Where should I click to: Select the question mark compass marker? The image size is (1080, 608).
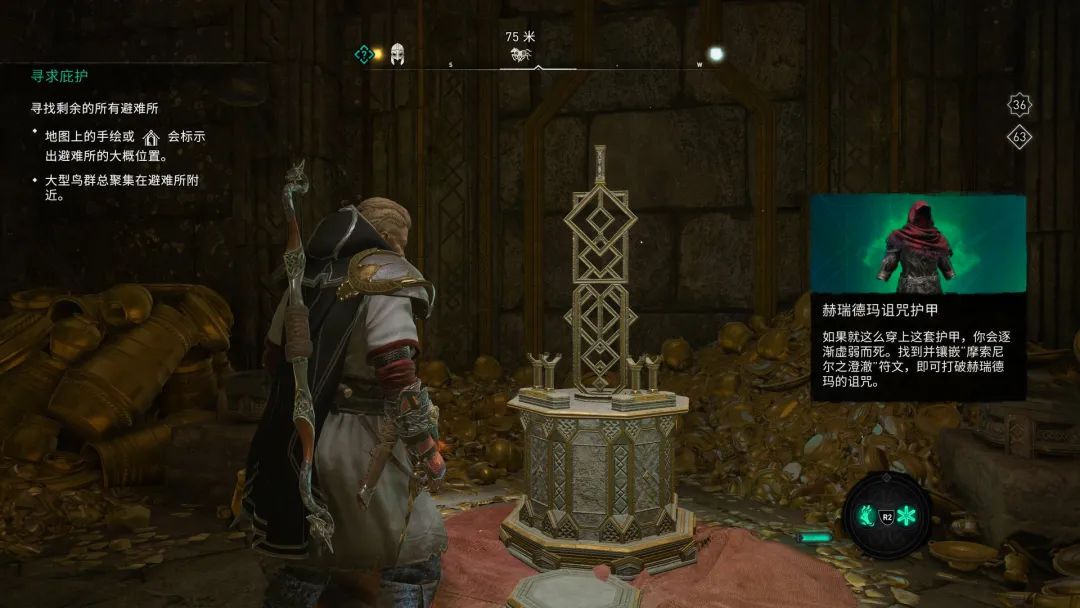pos(365,54)
